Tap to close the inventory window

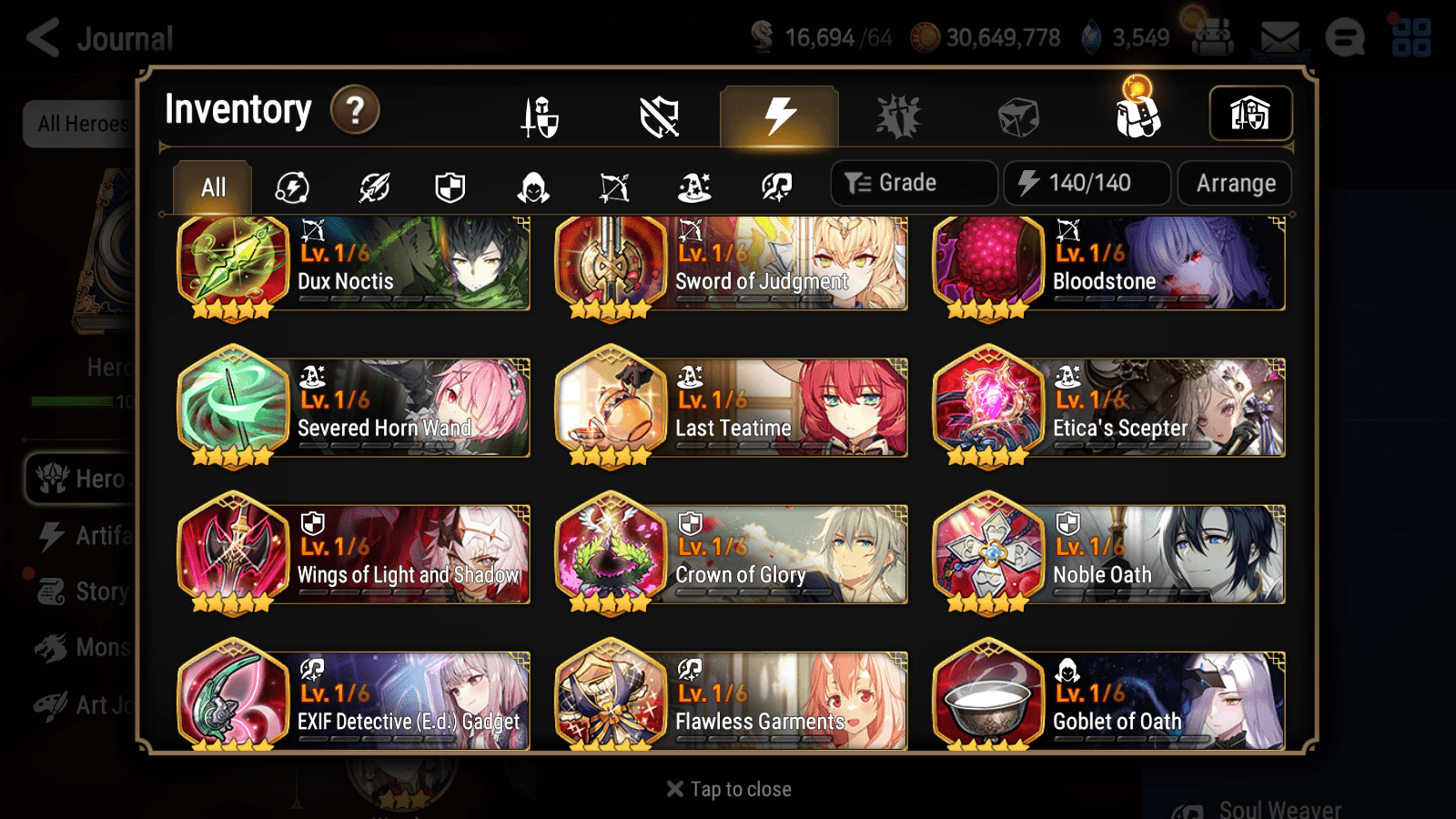[727, 788]
